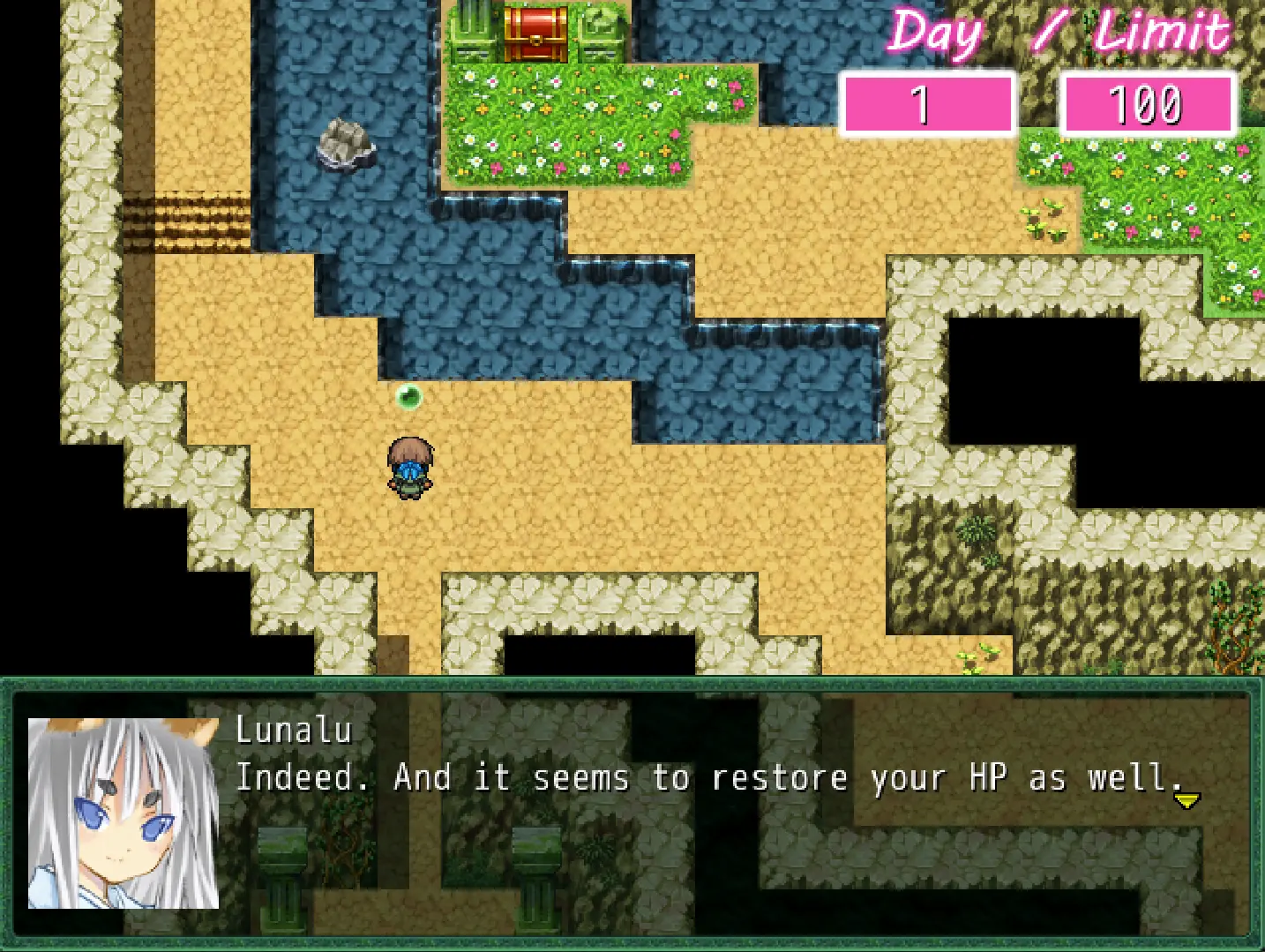
Task: Advance dialogue with the yellow arrow indicator
Action: point(1186,800)
